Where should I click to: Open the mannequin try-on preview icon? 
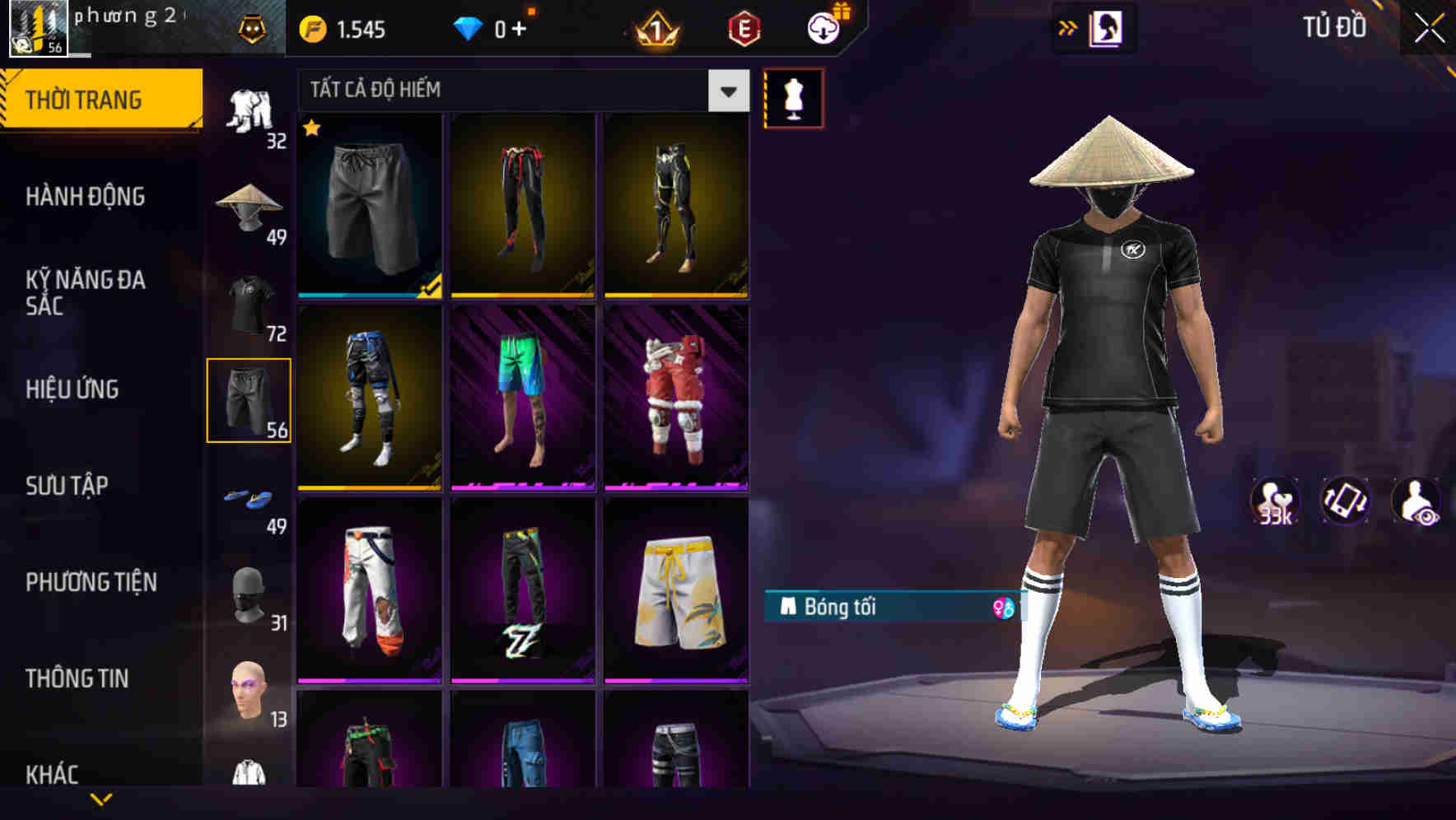click(x=795, y=97)
